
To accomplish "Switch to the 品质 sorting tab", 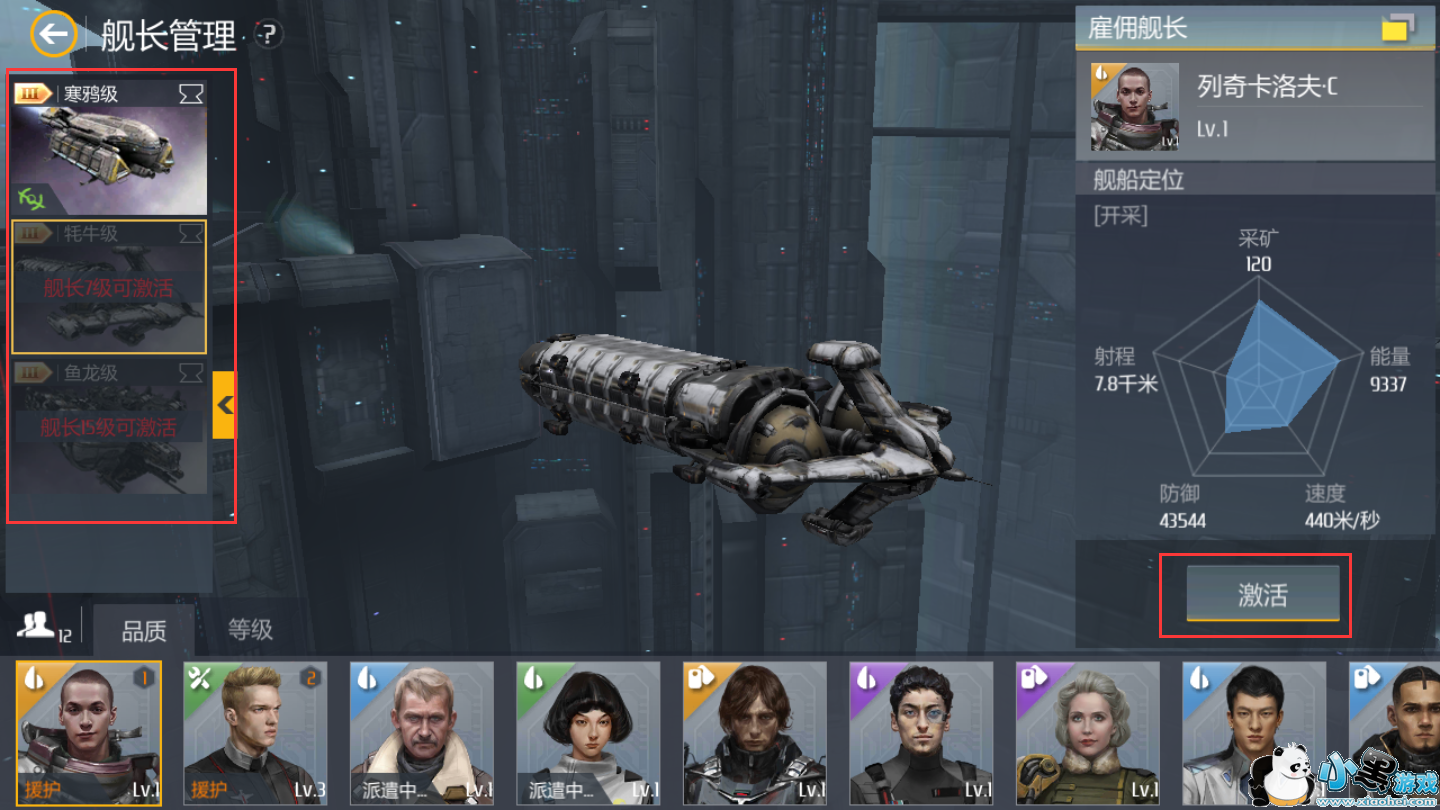I will tap(144, 631).
